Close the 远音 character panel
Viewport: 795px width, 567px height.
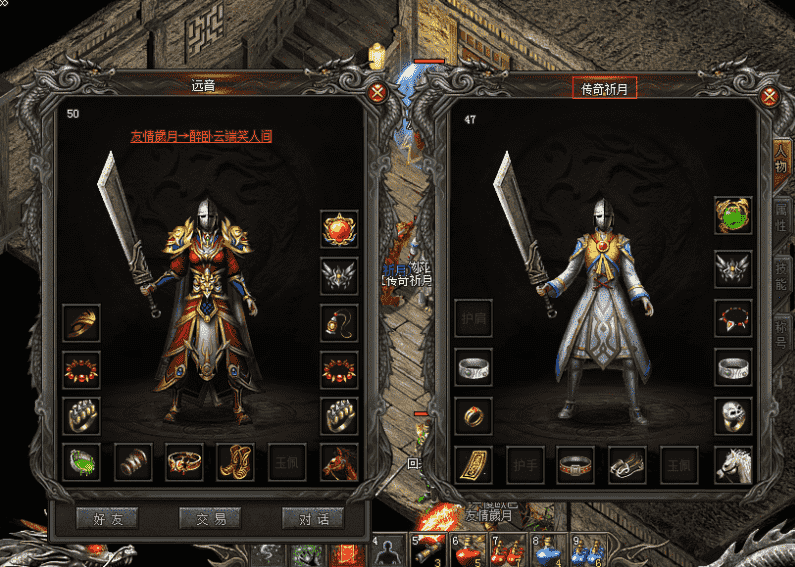click(x=378, y=94)
